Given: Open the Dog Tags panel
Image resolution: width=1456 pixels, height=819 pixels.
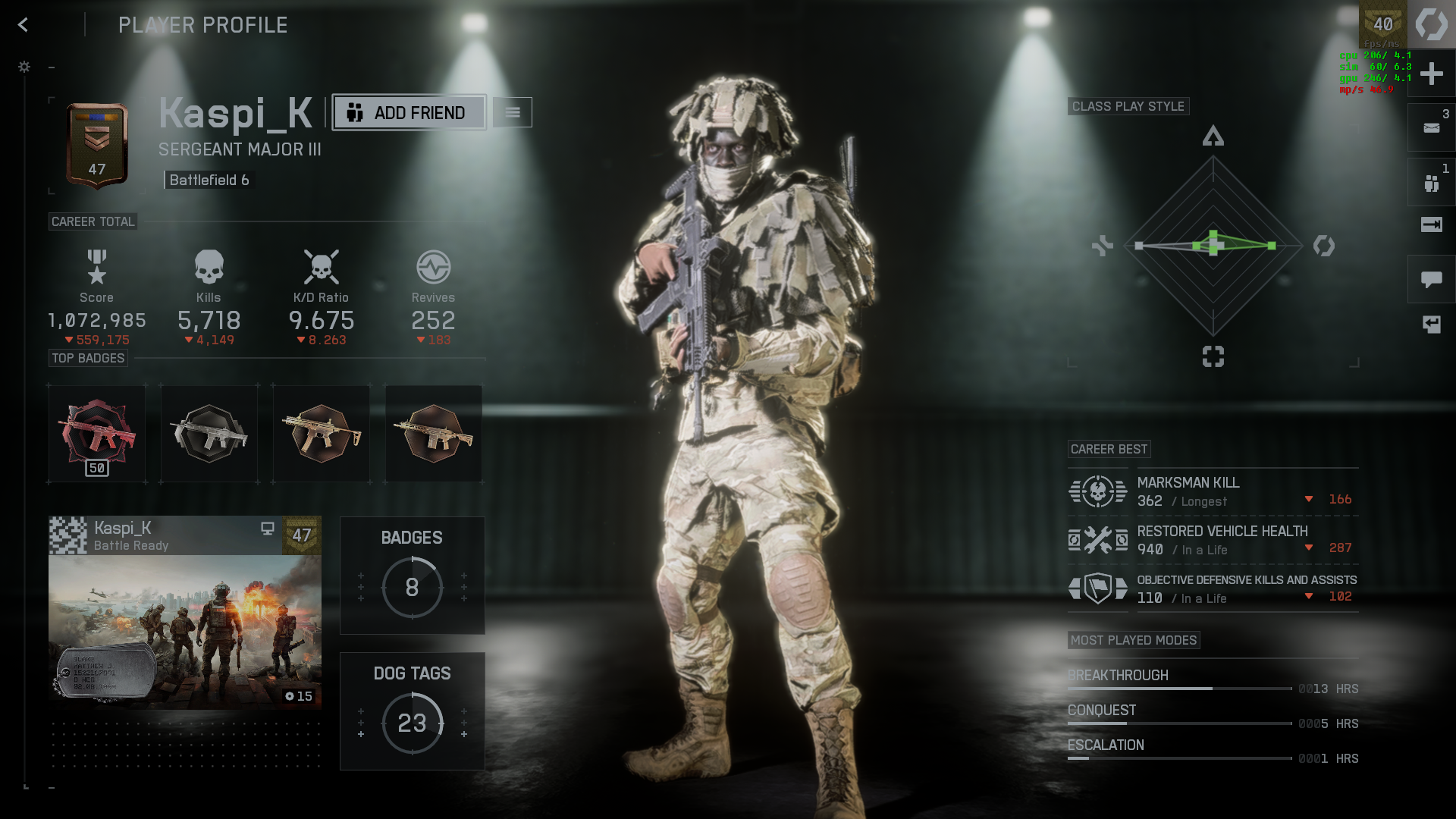Looking at the screenshot, I should 412,711.
